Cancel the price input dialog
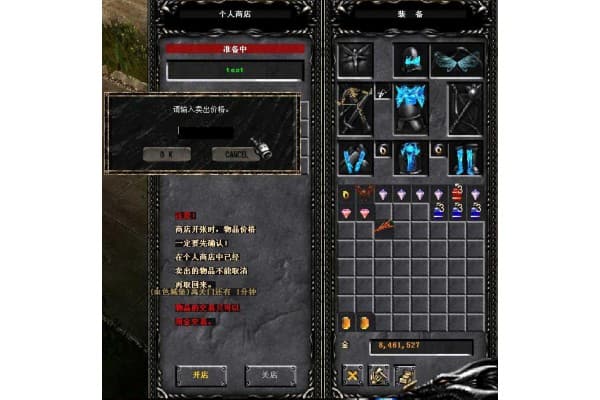The image size is (600, 400). (236, 154)
